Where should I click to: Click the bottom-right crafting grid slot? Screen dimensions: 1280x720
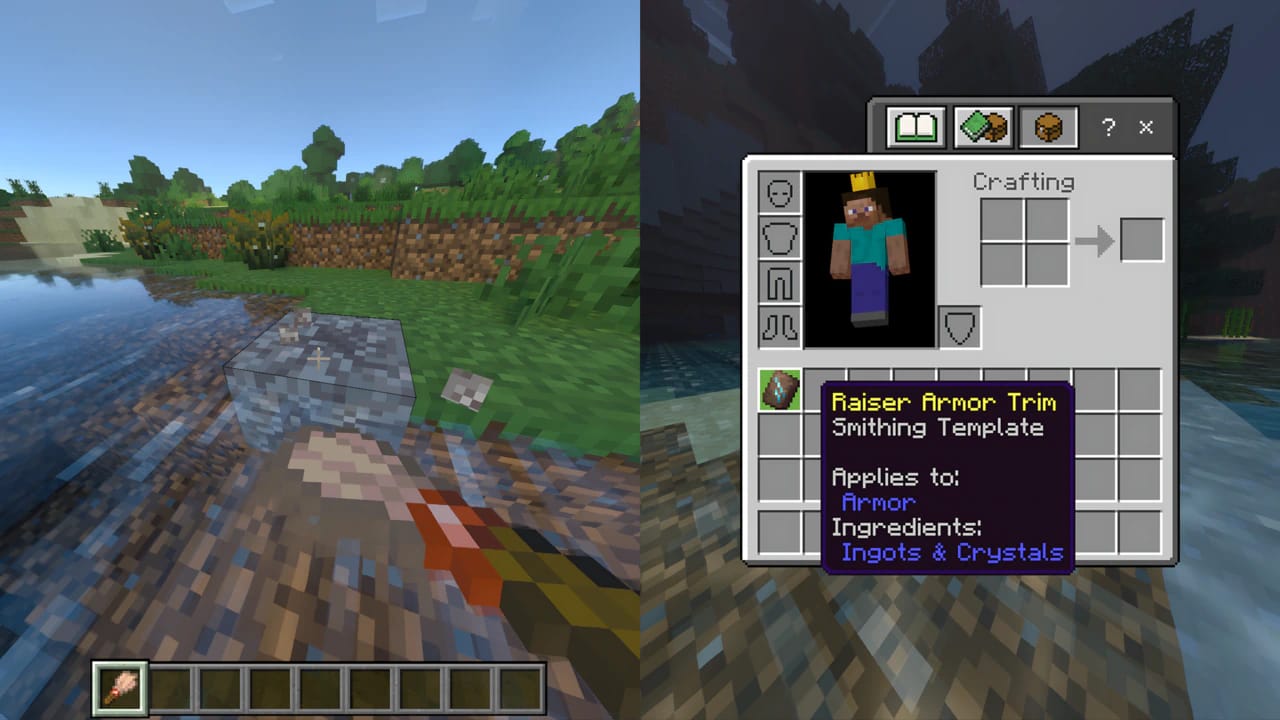tap(1047, 263)
